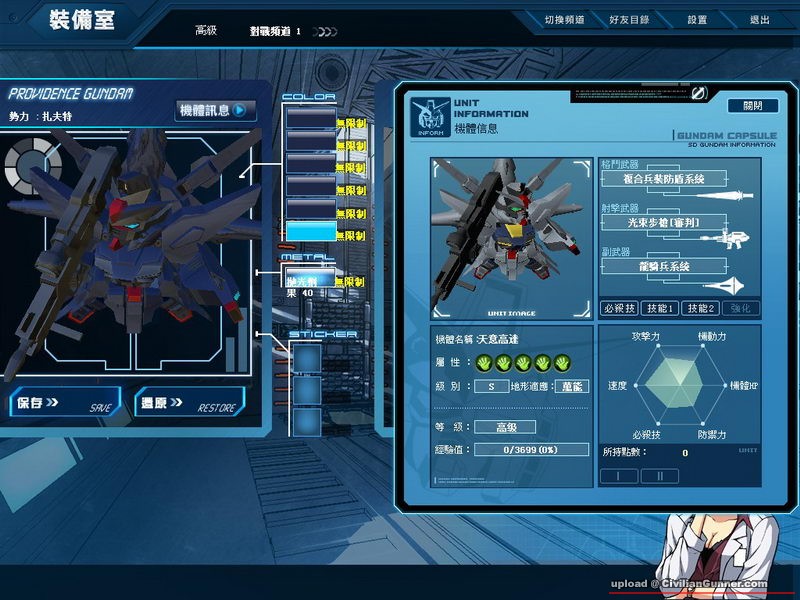800x600 pixels.
Task: Click the circular rotation dial beside the mech
Action: click(32, 165)
